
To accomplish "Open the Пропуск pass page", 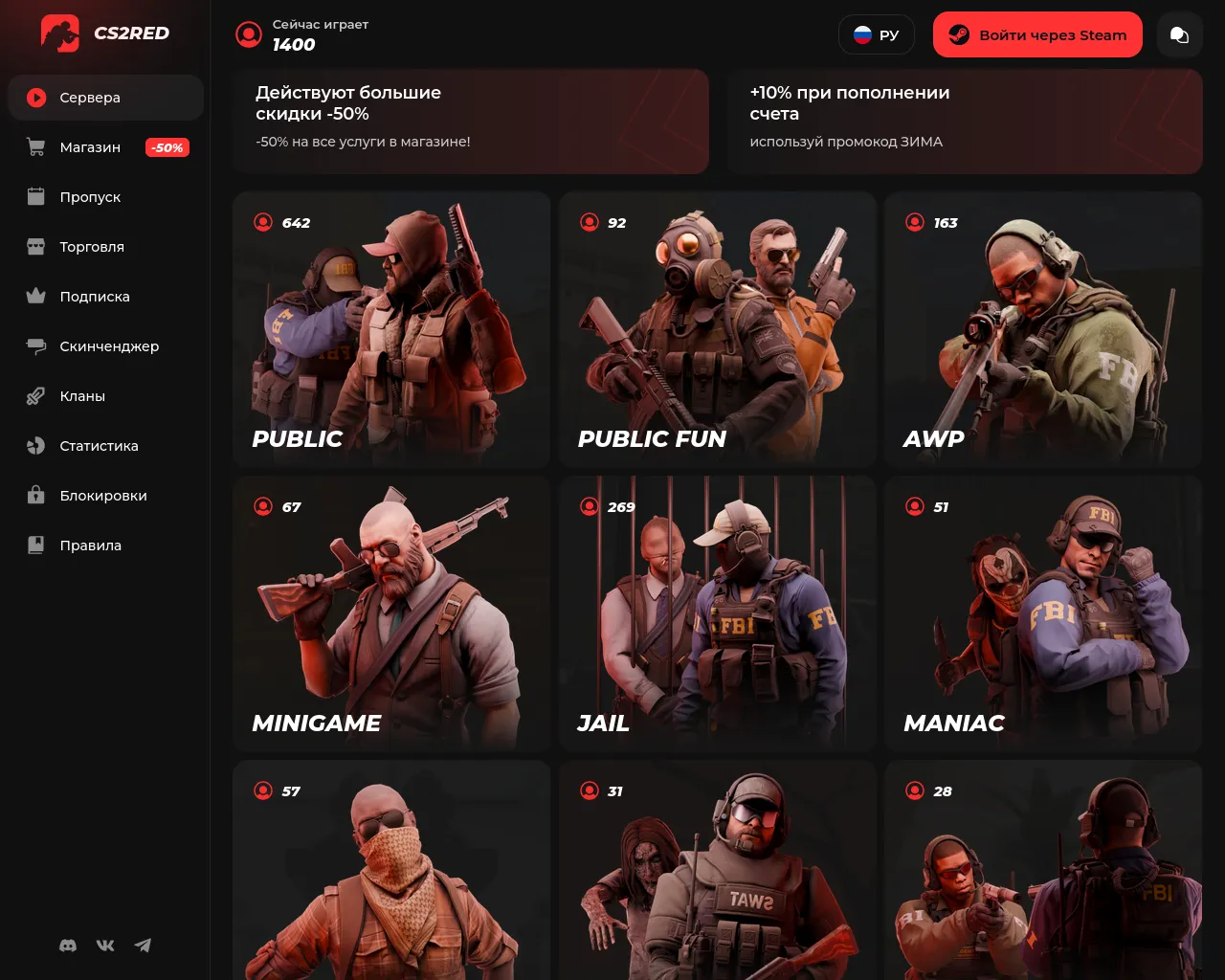I will pos(90,197).
